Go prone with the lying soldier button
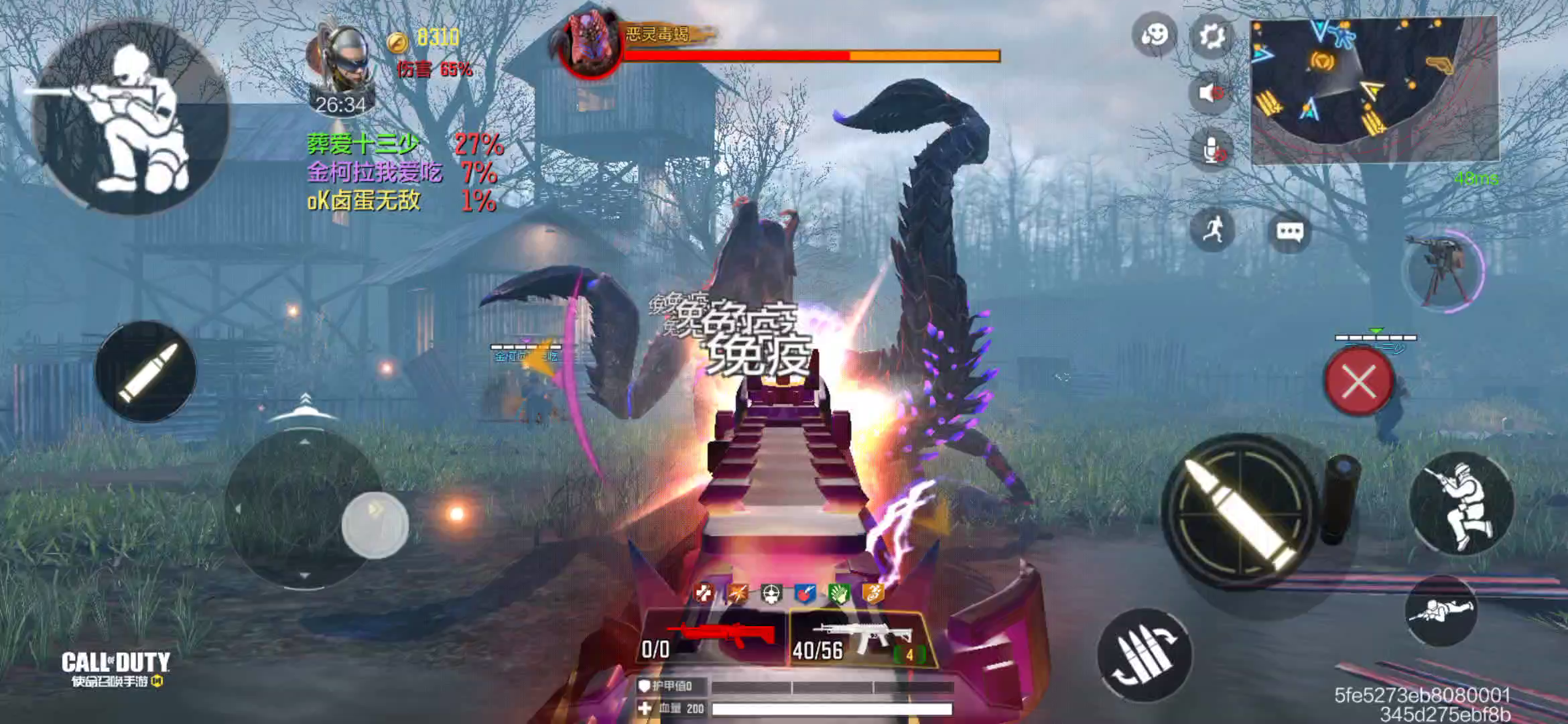The width and height of the screenshot is (1568, 724). [1441, 610]
